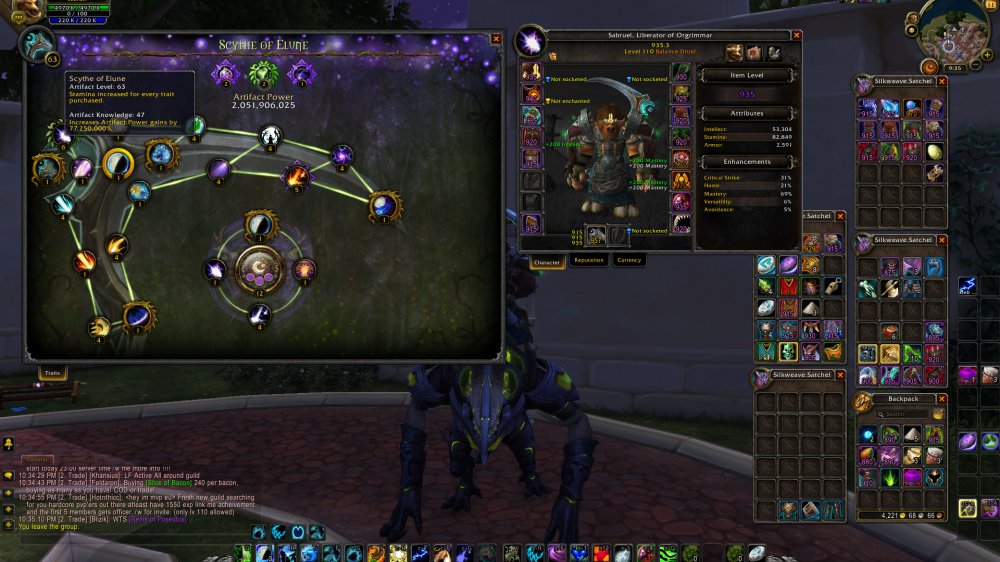This screenshot has height=562, width=1000.
Task: Click the green skull item in the satchel
Action: tap(786, 351)
